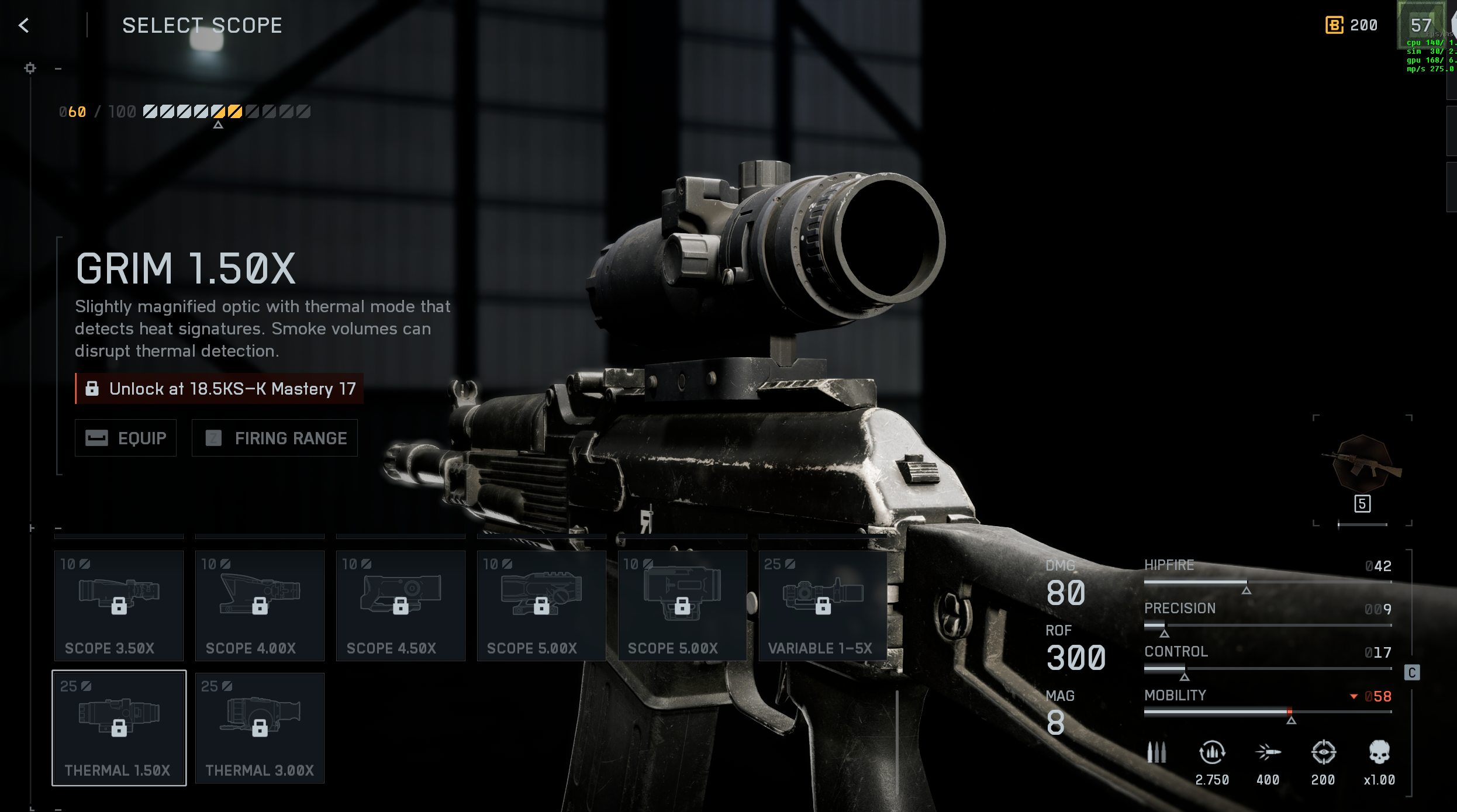Choose the Thermal 1.50X scope tile
Screen dimensions: 1457x812
pos(119,728)
